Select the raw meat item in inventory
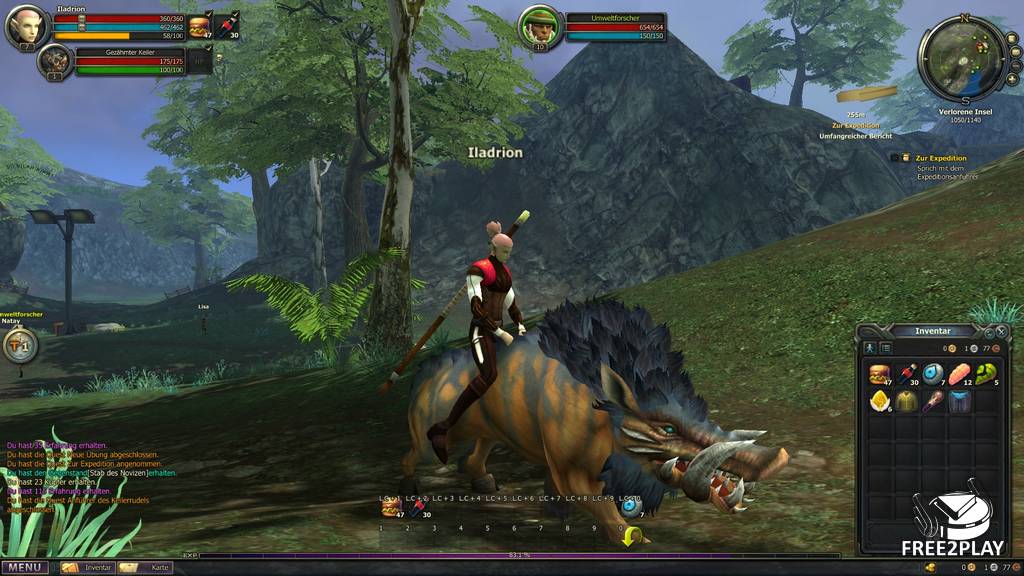Viewport: 1024px width, 576px height. tap(961, 374)
